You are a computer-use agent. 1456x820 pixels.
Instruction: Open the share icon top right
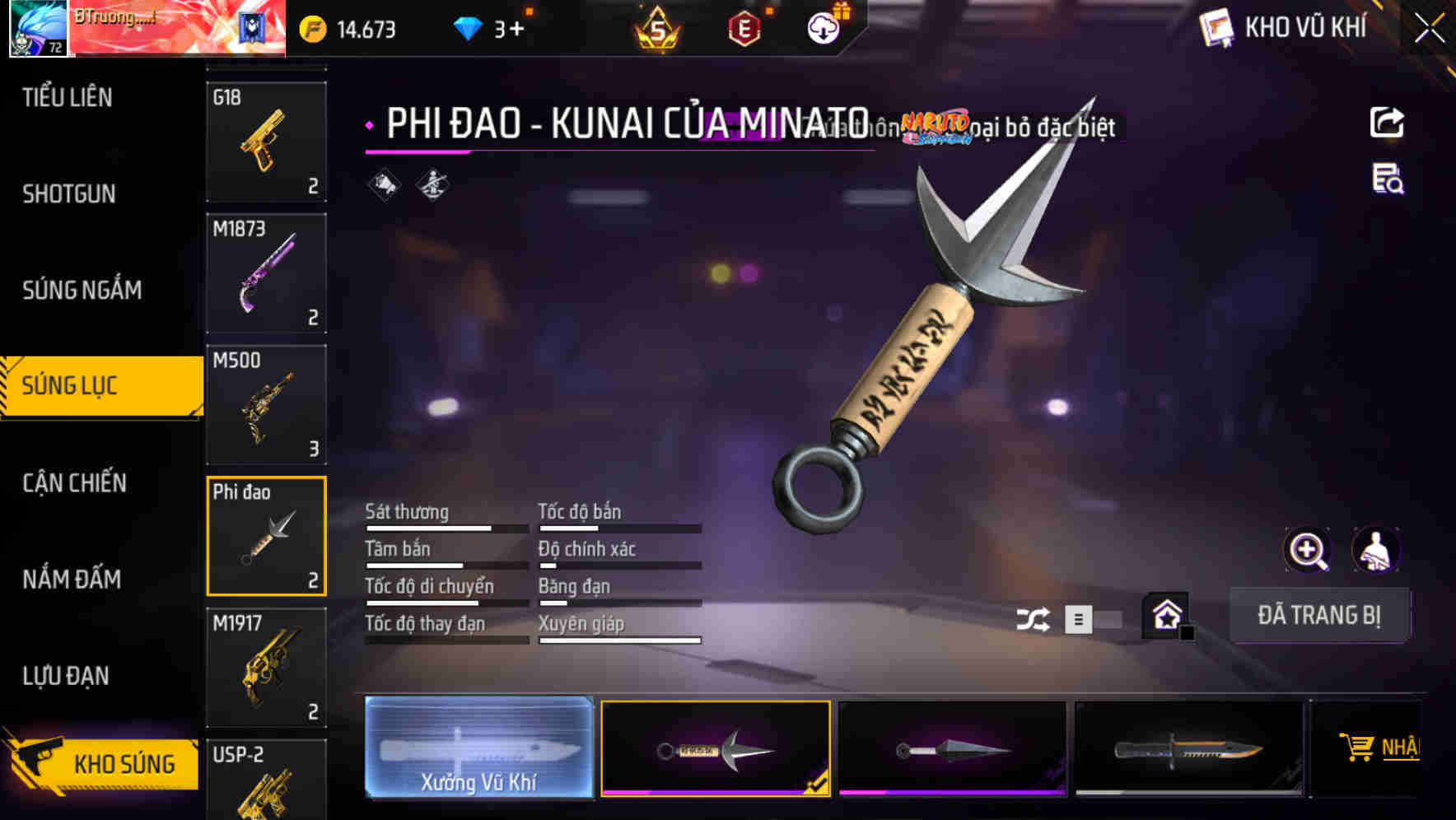click(x=1388, y=122)
